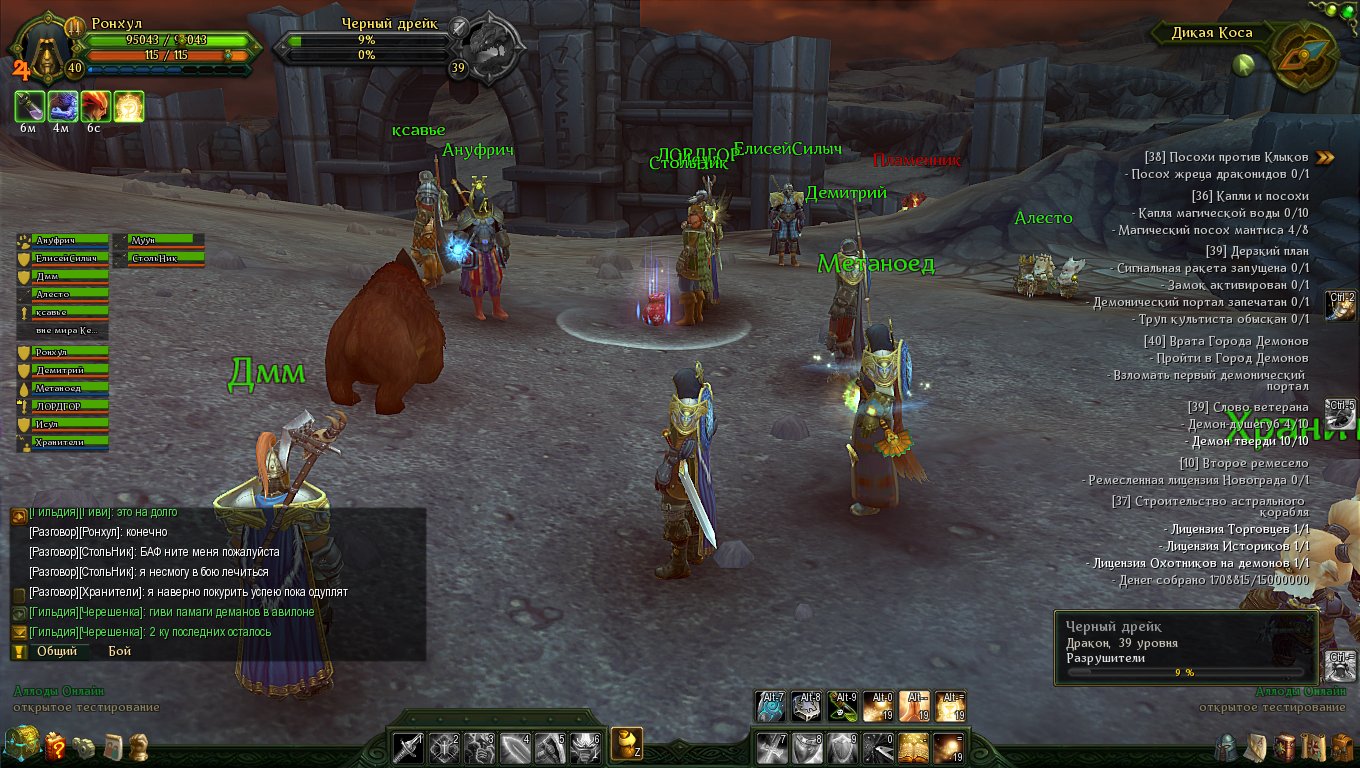The height and width of the screenshot is (768, 1360).
Task: Activate the sword ability in hotbar slot 1
Action: pyautogui.click(x=409, y=747)
